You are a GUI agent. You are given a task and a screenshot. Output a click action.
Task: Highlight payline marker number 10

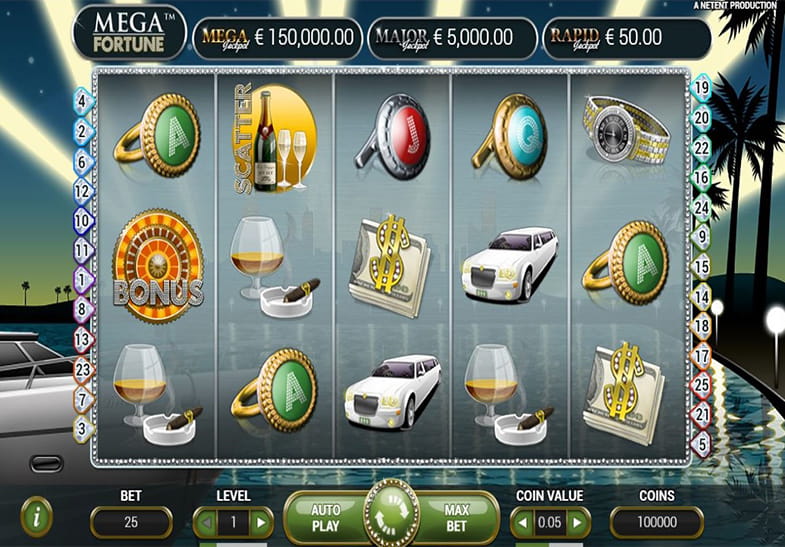coord(82,221)
